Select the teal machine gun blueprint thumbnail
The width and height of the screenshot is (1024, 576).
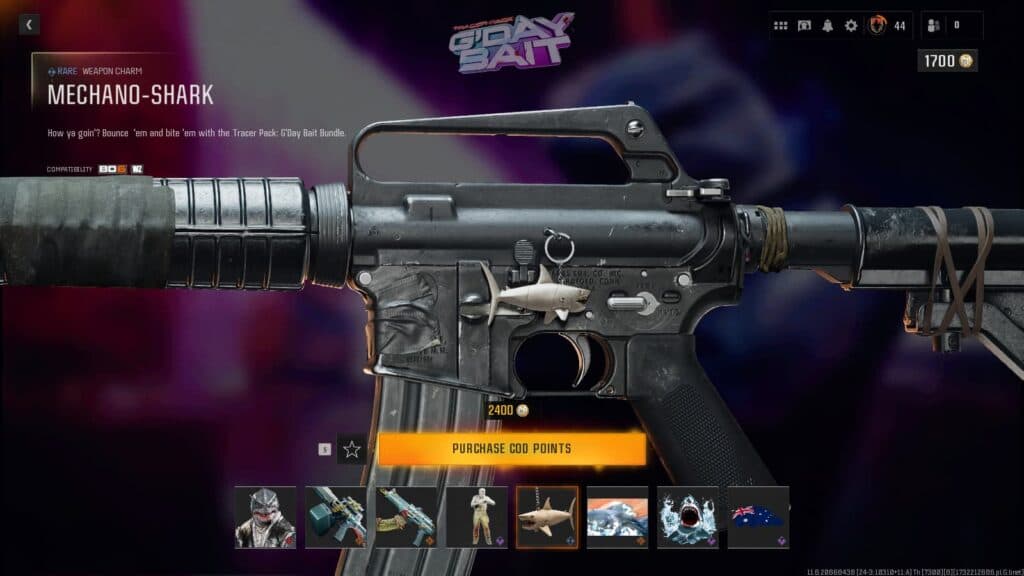[335, 517]
